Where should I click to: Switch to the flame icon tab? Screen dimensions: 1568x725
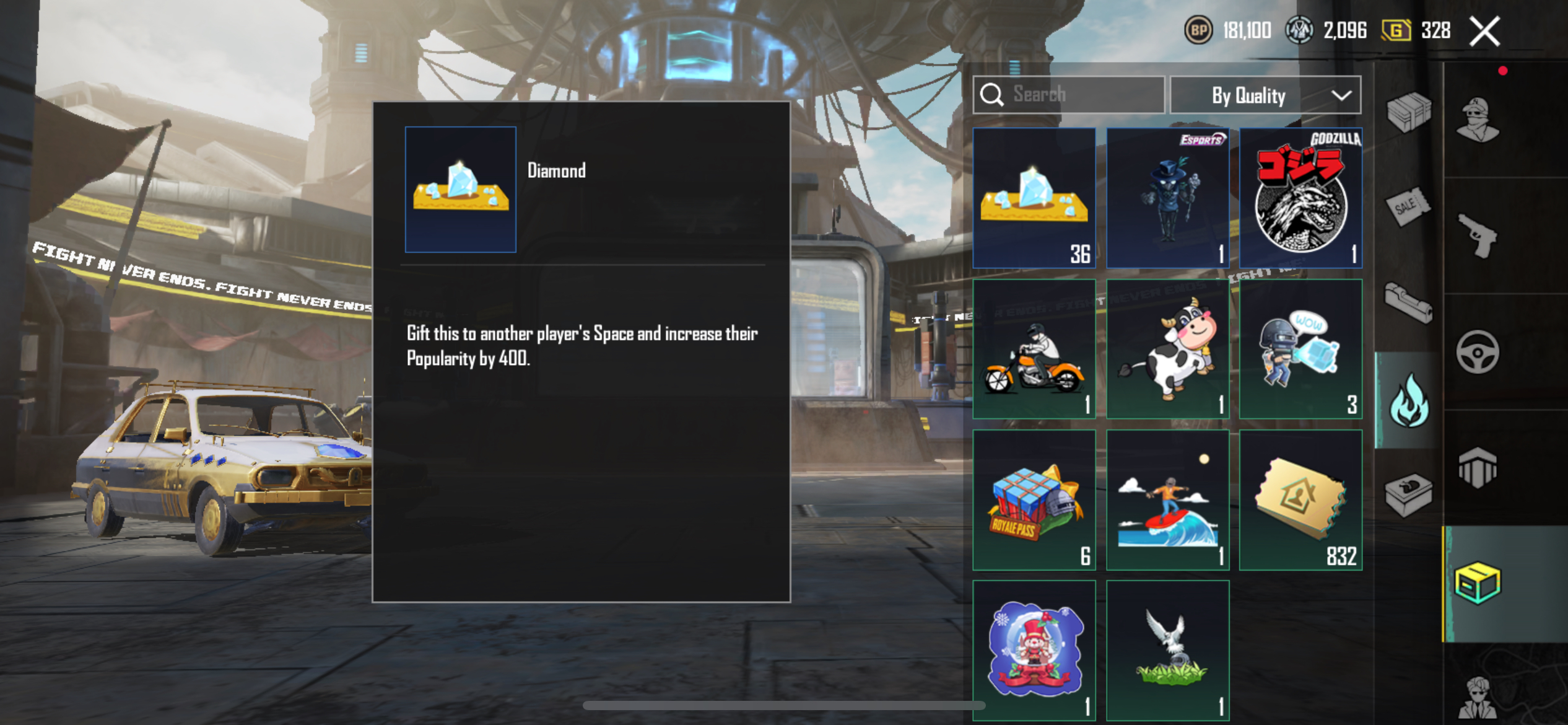coord(1409,401)
